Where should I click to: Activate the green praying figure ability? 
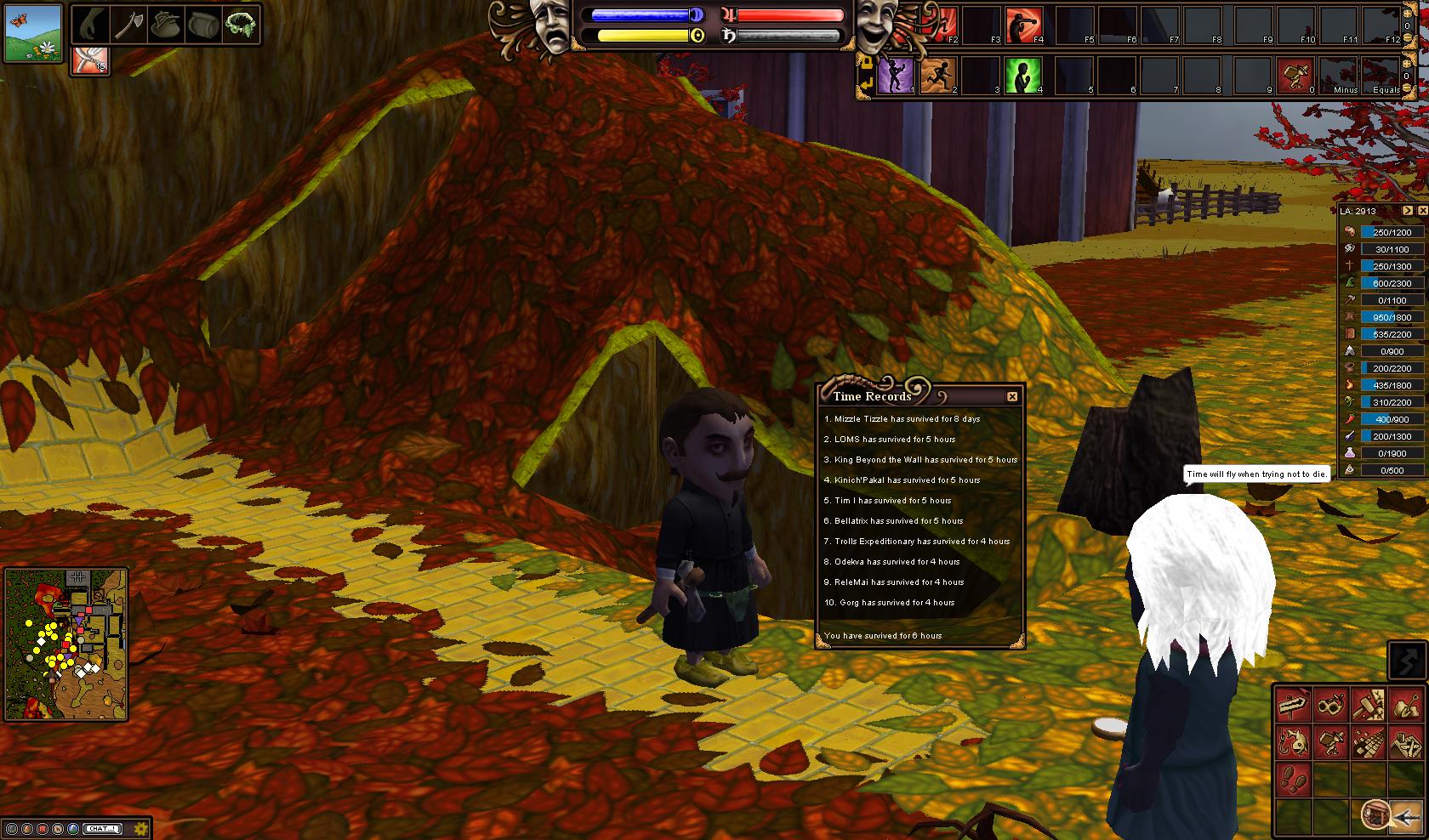coord(1023,76)
